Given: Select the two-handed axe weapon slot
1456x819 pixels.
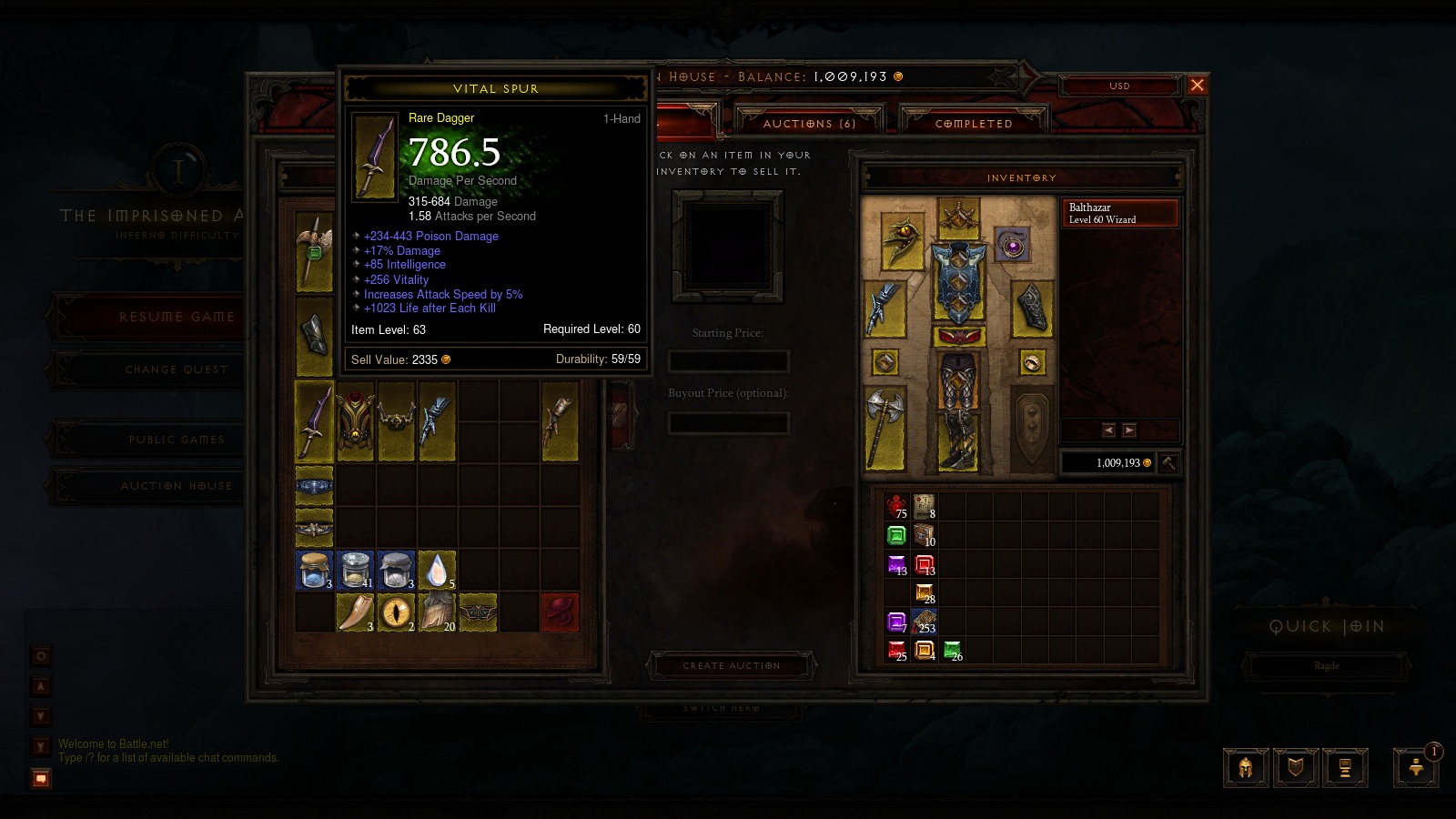Looking at the screenshot, I should pyautogui.click(x=885, y=428).
